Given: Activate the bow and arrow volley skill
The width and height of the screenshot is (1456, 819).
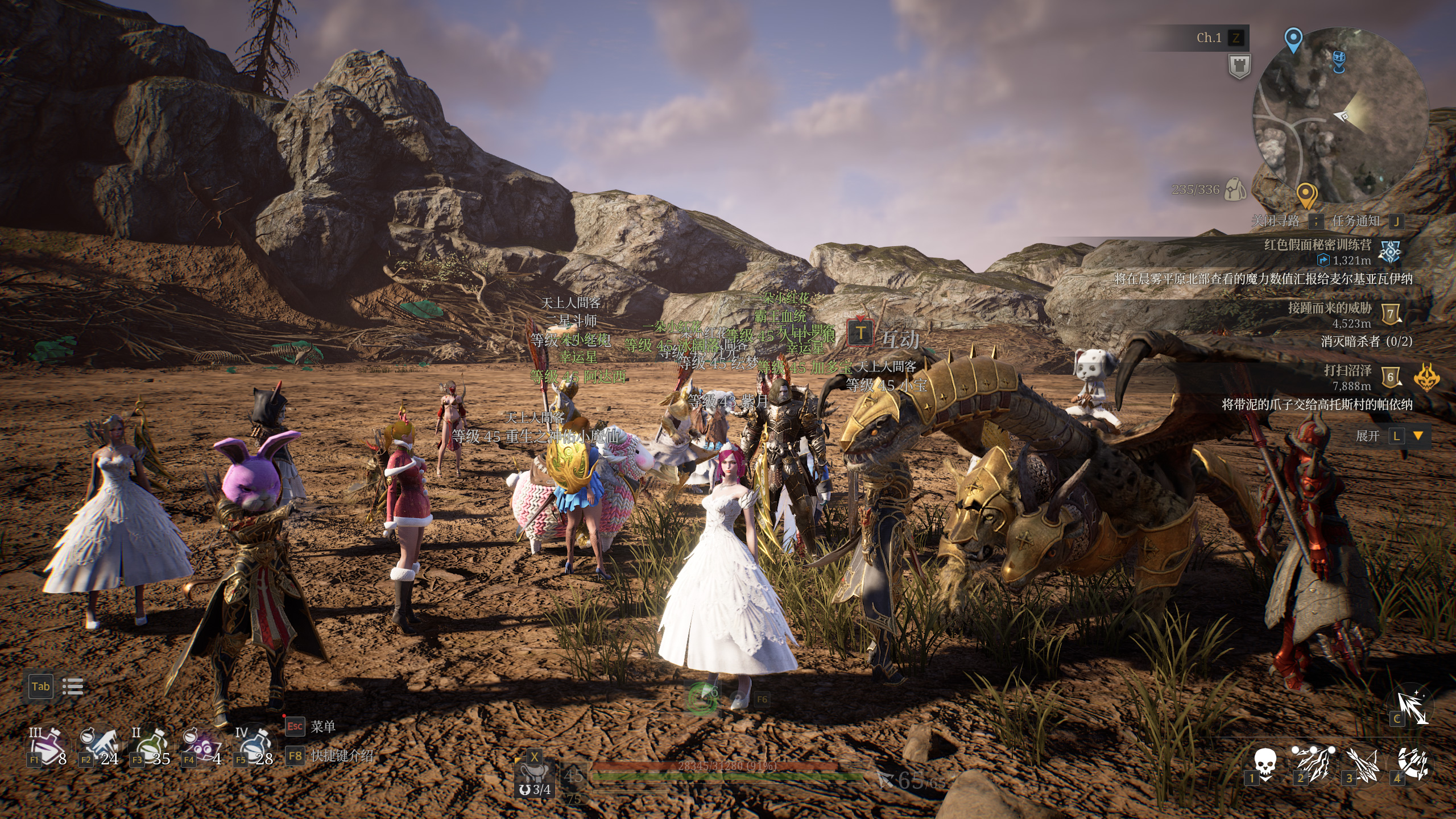Looking at the screenshot, I should click(x=1362, y=763).
